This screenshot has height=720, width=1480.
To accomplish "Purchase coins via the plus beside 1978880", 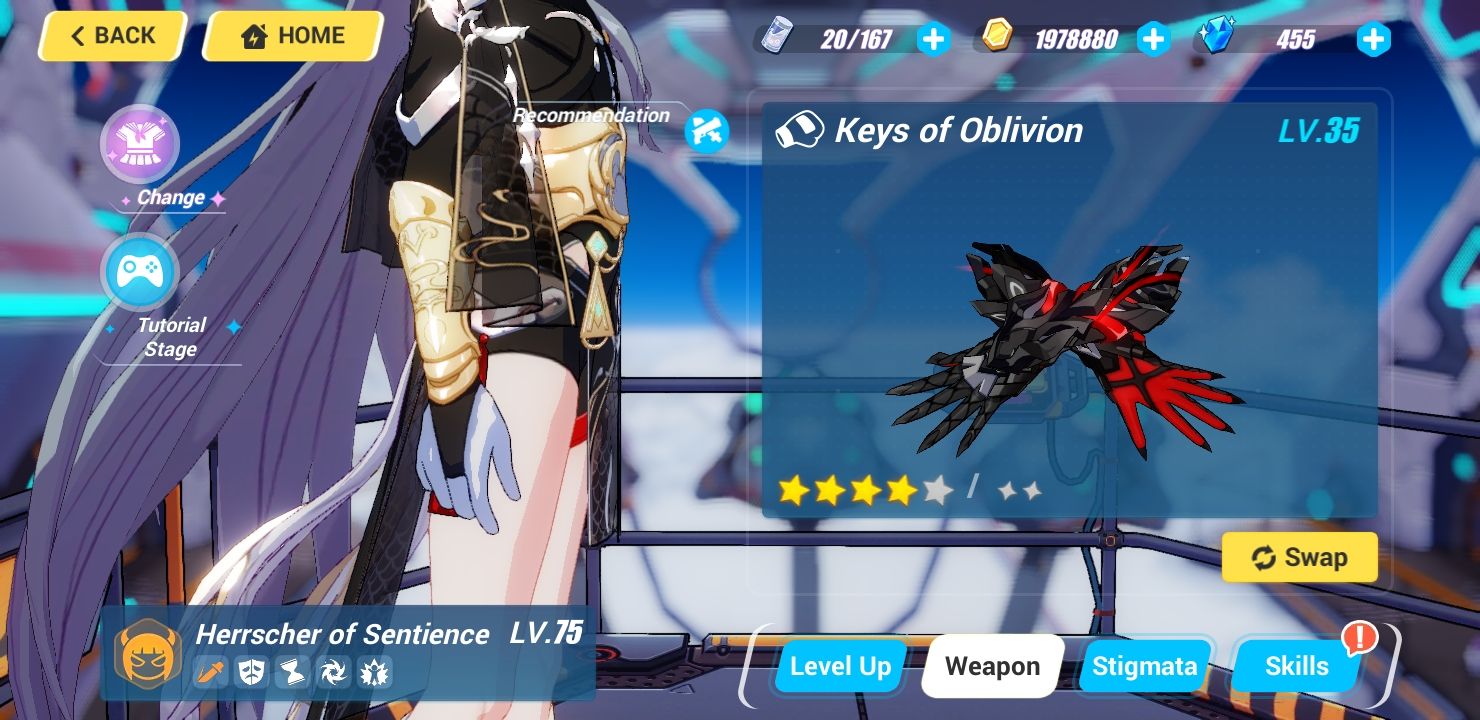I will [1154, 39].
